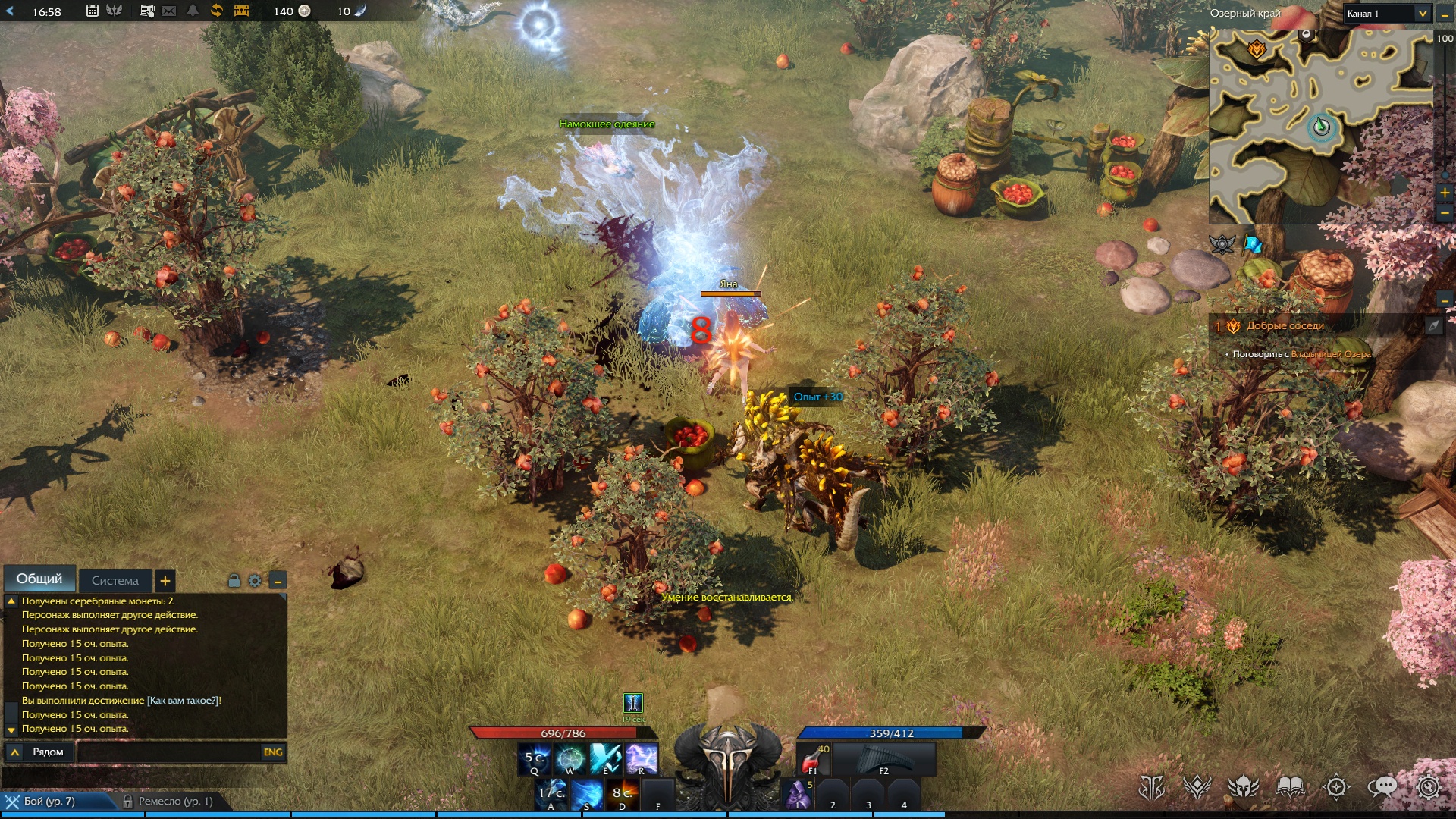Use the pan flute item on F2
The width and height of the screenshot is (1456, 819).
[884, 758]
